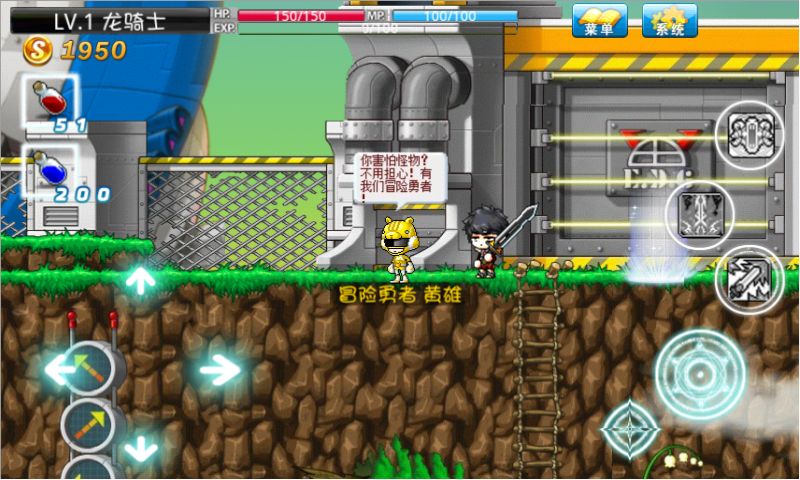Tap the large glowing circular attack button

click(699, 373)
